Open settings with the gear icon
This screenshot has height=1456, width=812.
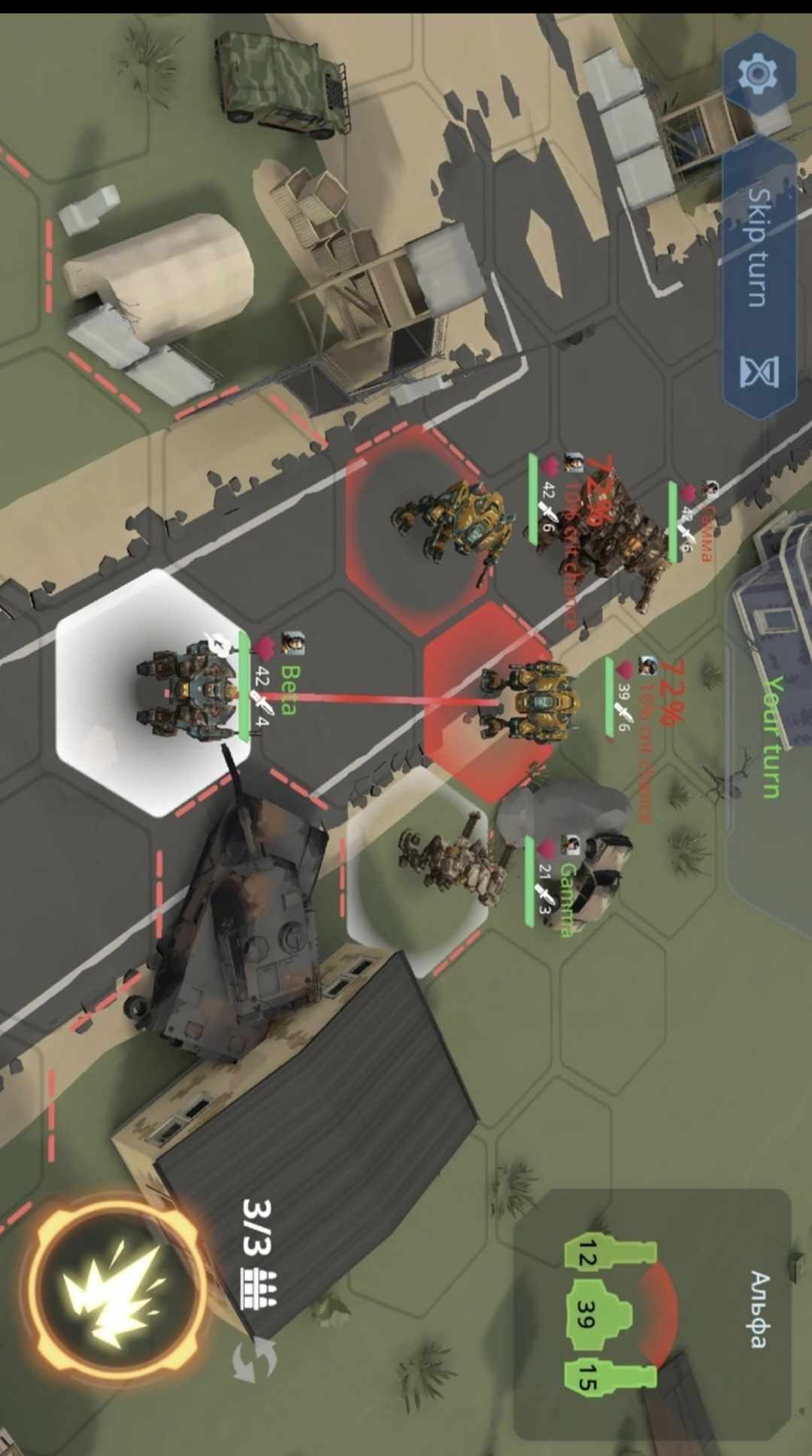[758, 74]
